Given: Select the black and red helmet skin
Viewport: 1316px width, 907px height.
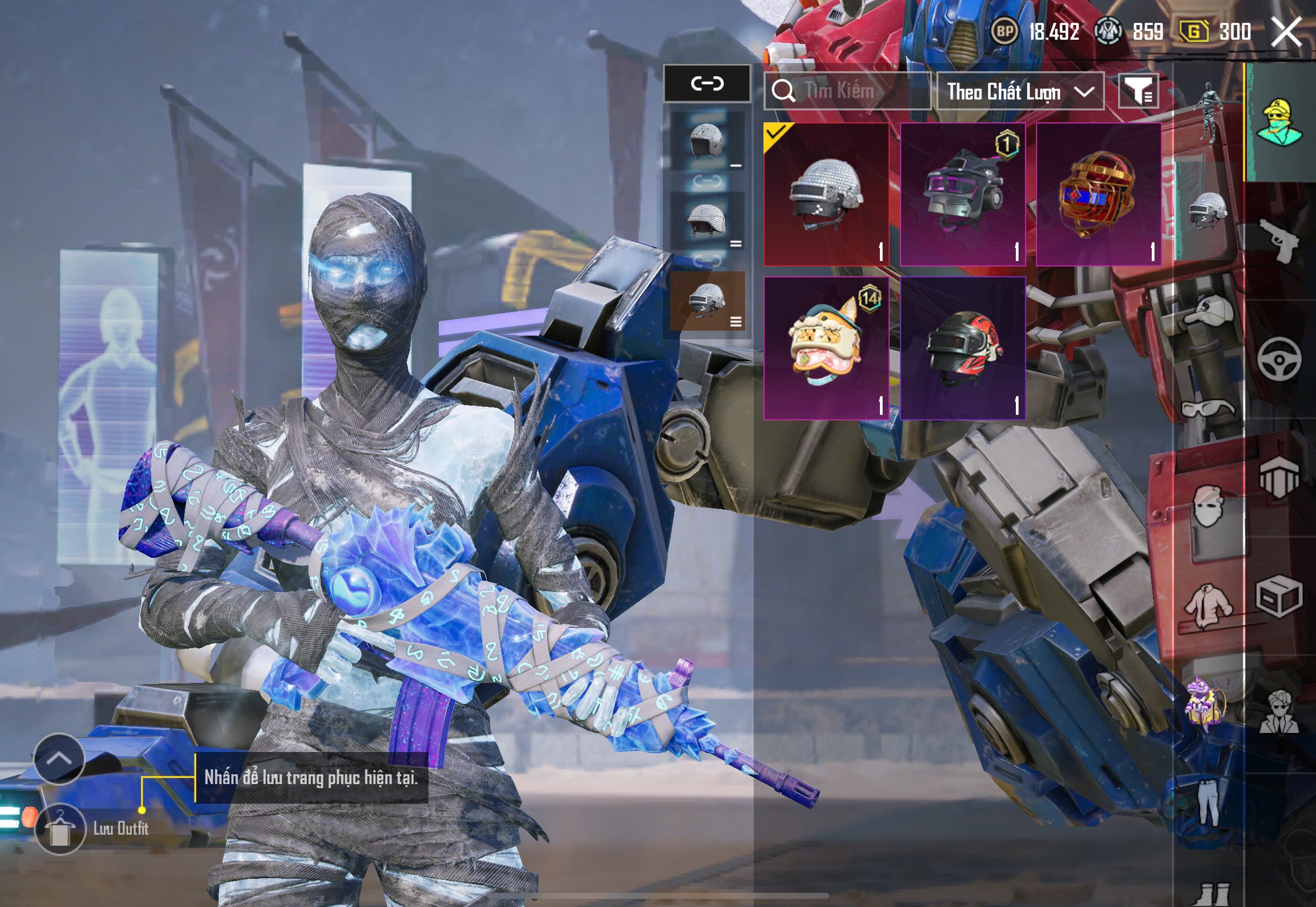Looking at the screenshot, I should click(x=963, y=348).
